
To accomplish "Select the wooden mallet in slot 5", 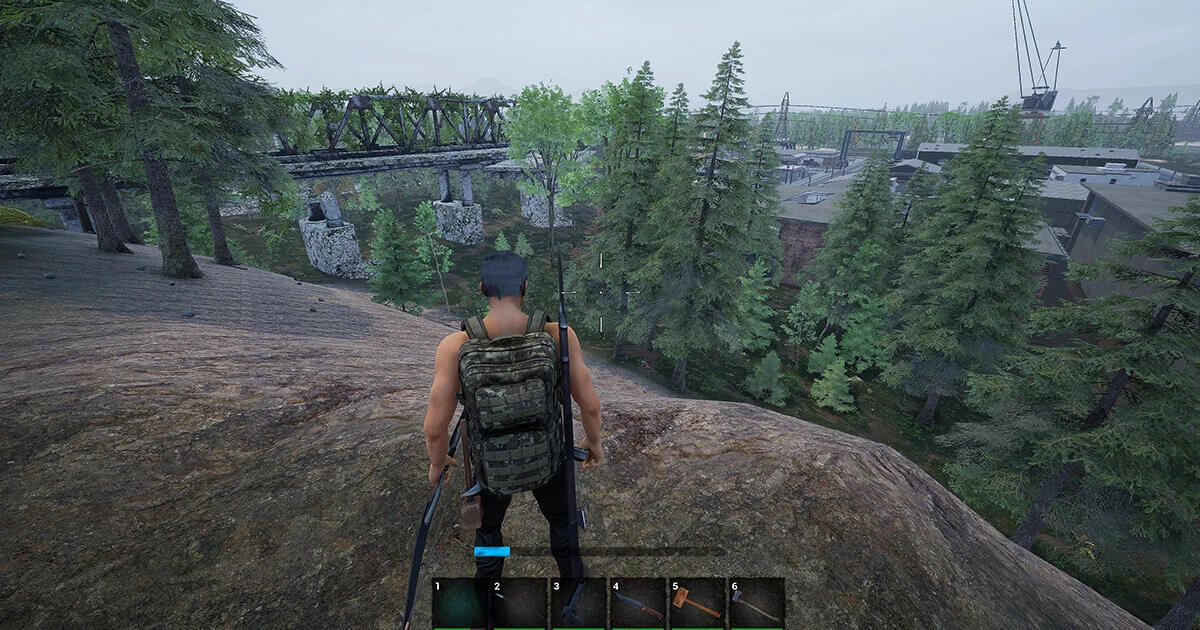I will [x=696, y=603].
